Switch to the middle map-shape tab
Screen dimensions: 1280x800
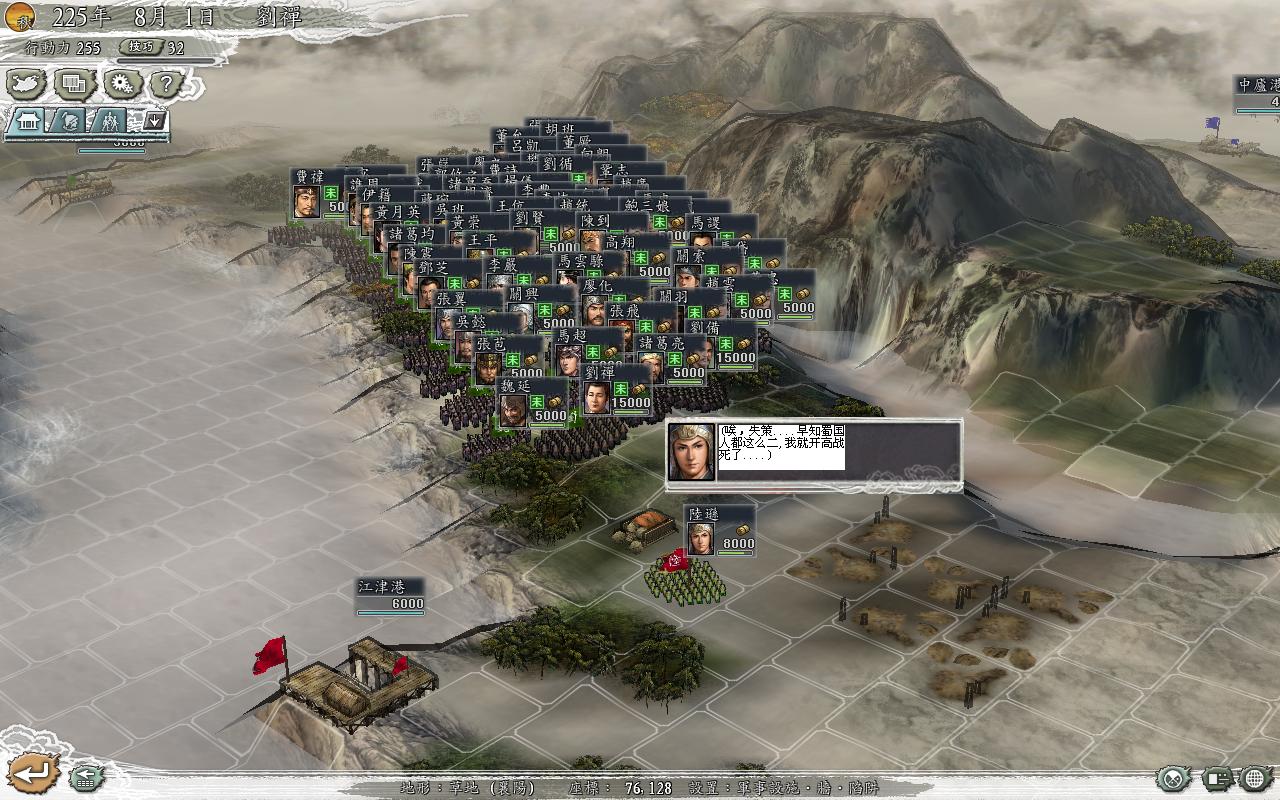[x=70, y=121]
